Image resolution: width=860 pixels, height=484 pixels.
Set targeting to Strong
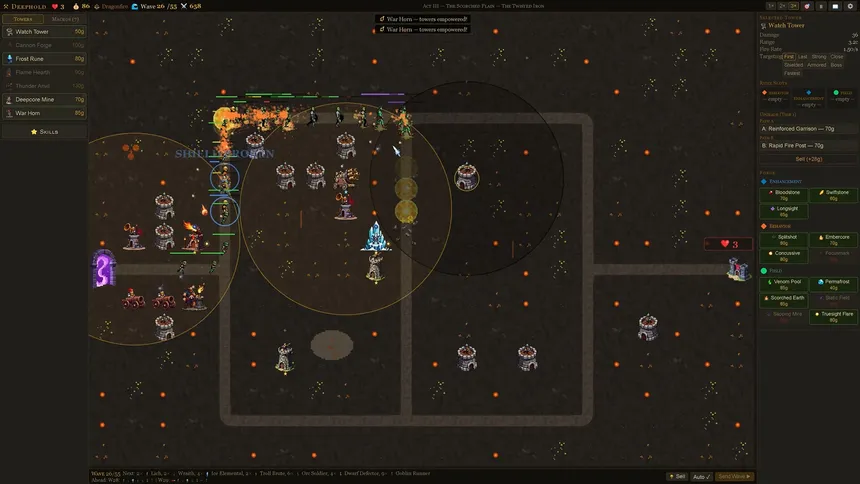[x=819, y=57]
